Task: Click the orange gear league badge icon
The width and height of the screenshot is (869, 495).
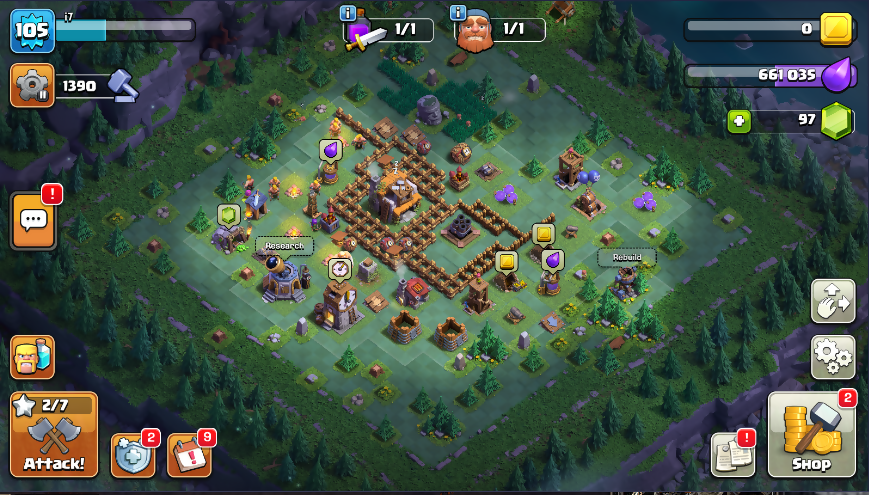Action: click(32, 86)
